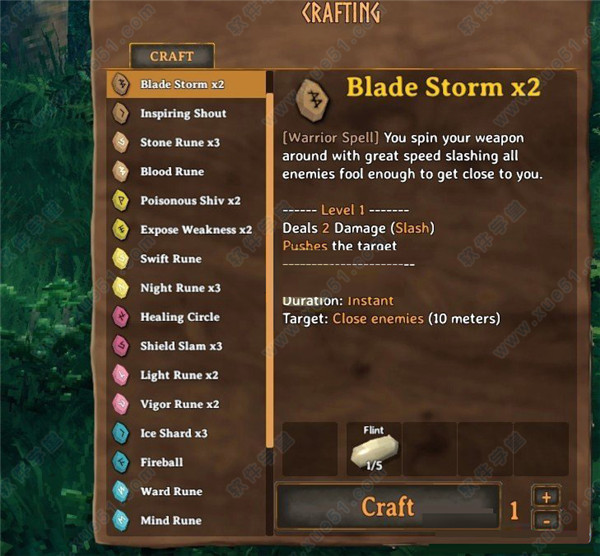The height and width of the screenshot is (556, 600).
Task: Select Stone Rune x3 in list
Action: (180, 143)
